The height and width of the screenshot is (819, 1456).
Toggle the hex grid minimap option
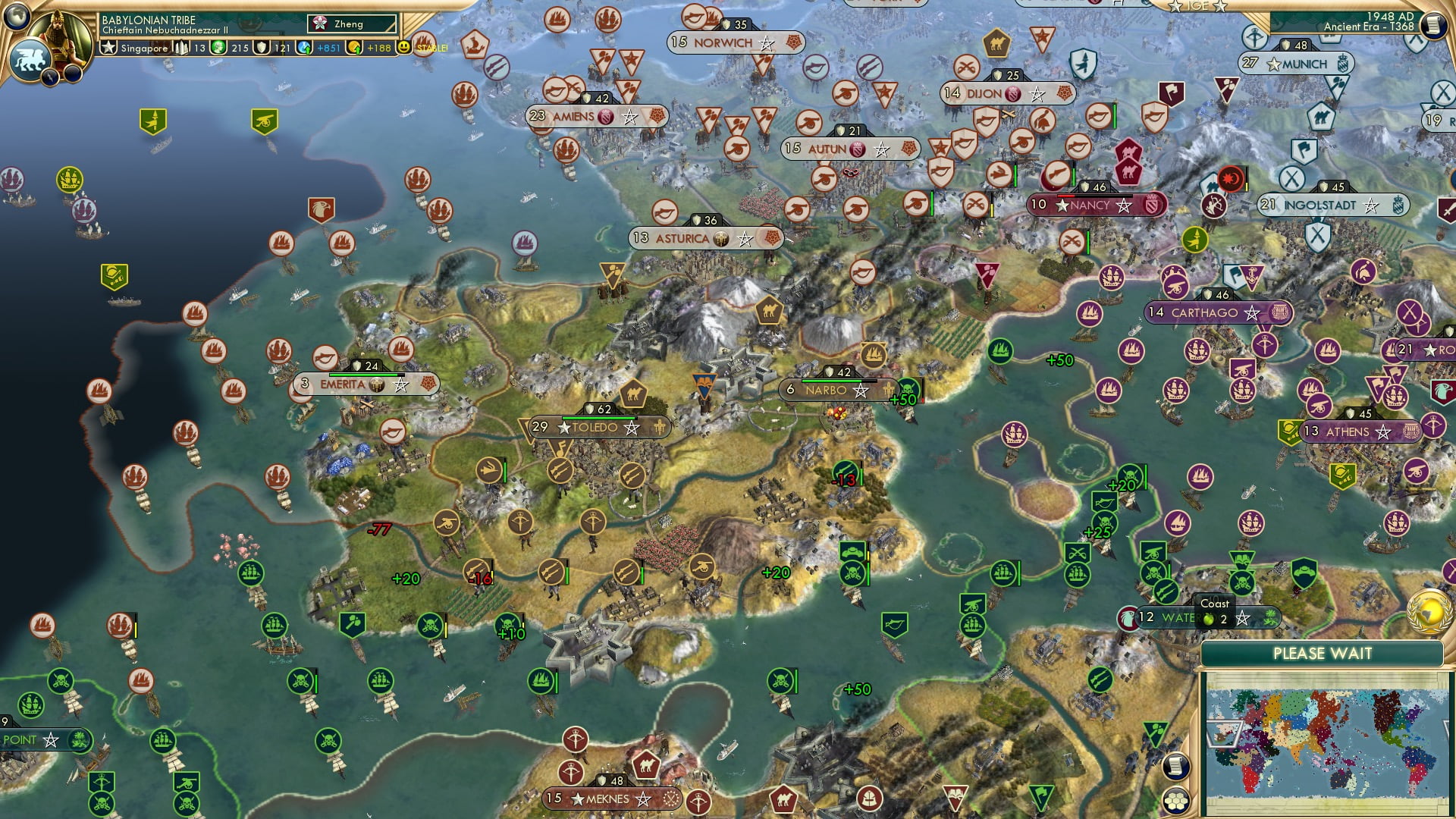click(x=1175, y=801)
